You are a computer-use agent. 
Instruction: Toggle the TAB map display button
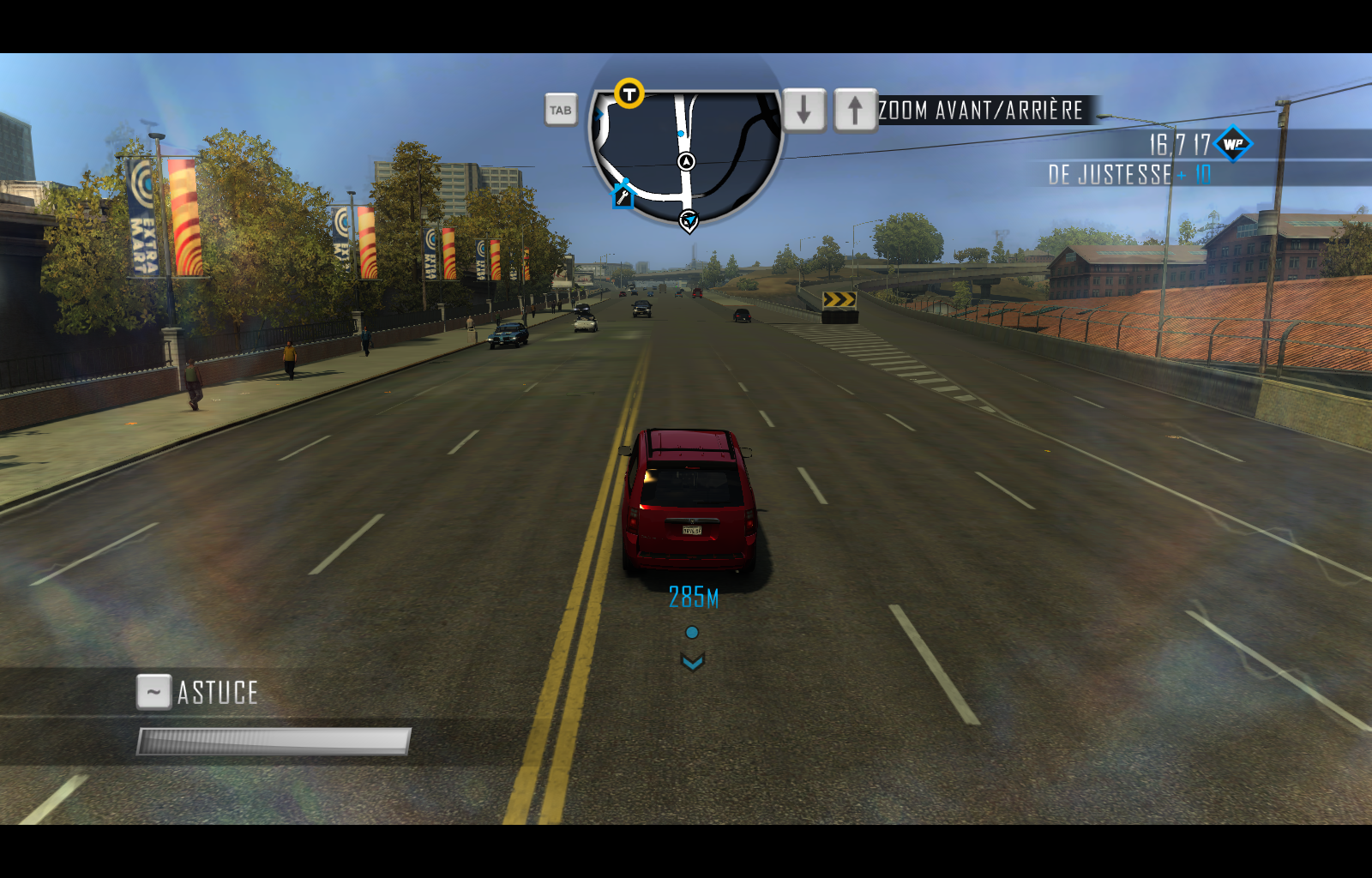560,111
